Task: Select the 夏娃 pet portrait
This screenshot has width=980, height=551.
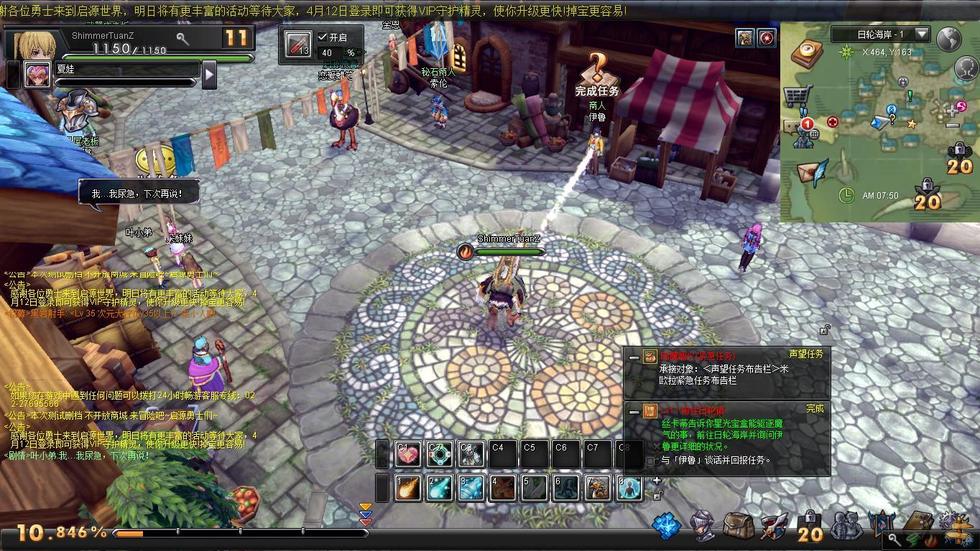Action: pos(37,75)
